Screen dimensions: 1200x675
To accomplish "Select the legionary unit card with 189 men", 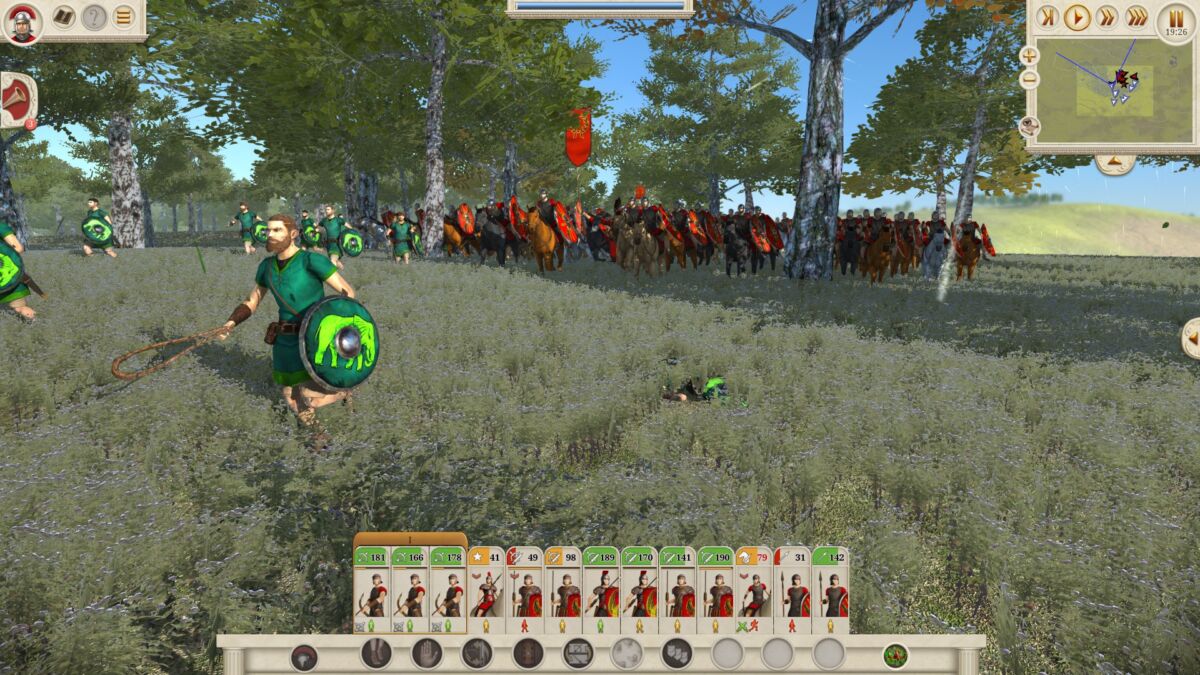I will point(601,590).
